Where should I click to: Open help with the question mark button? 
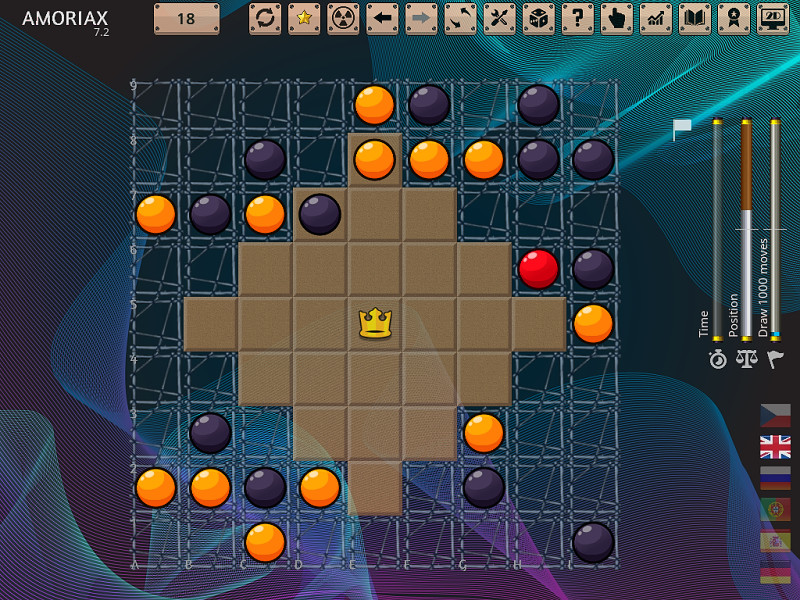point(577,18)
